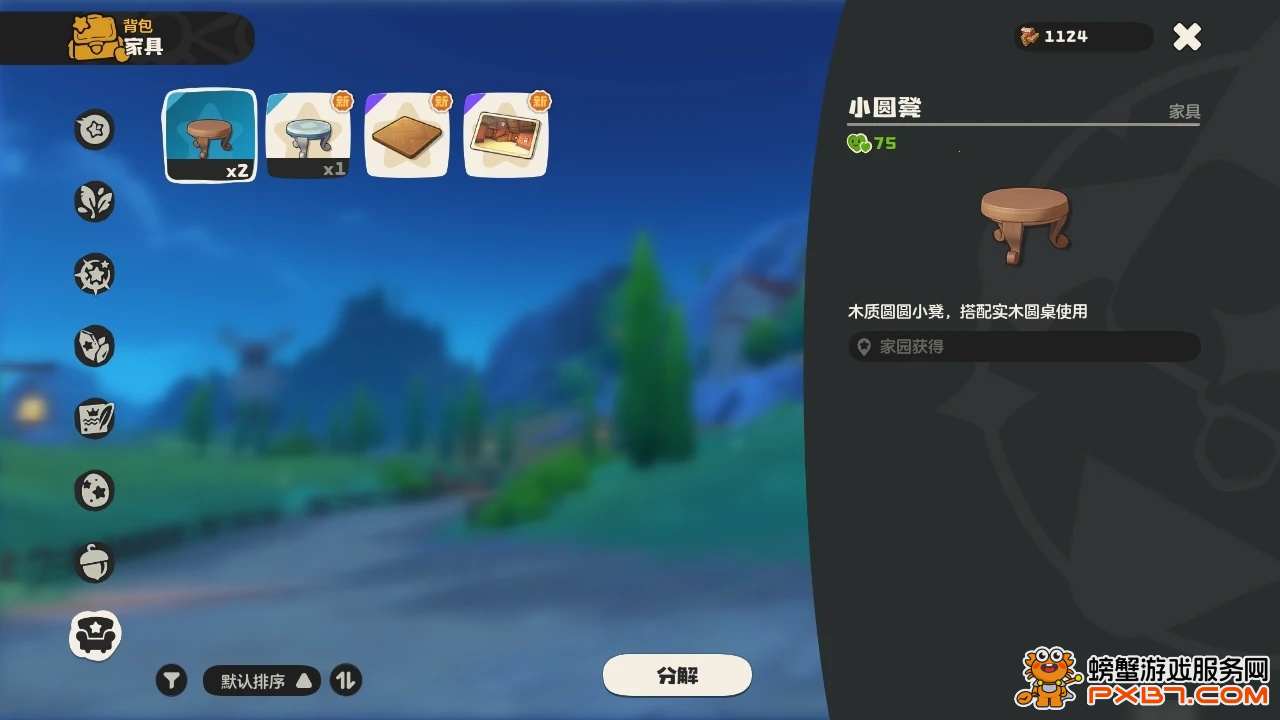Select the leaf plant category icon

[94, 201]
